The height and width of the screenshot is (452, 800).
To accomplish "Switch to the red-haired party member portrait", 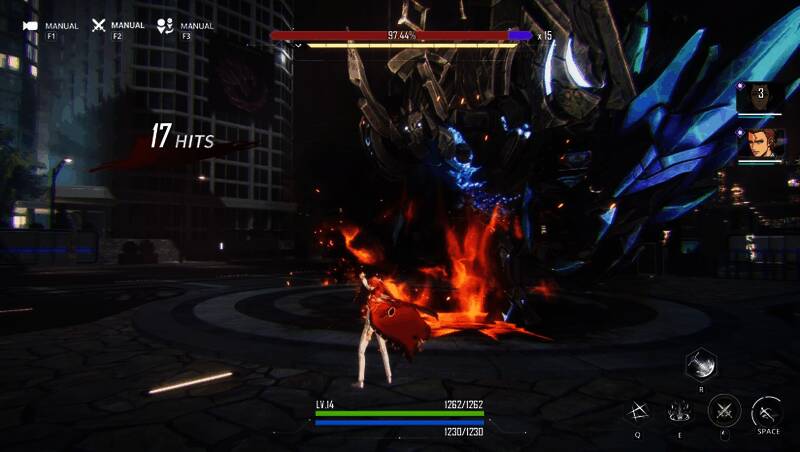I will point(759,145).
